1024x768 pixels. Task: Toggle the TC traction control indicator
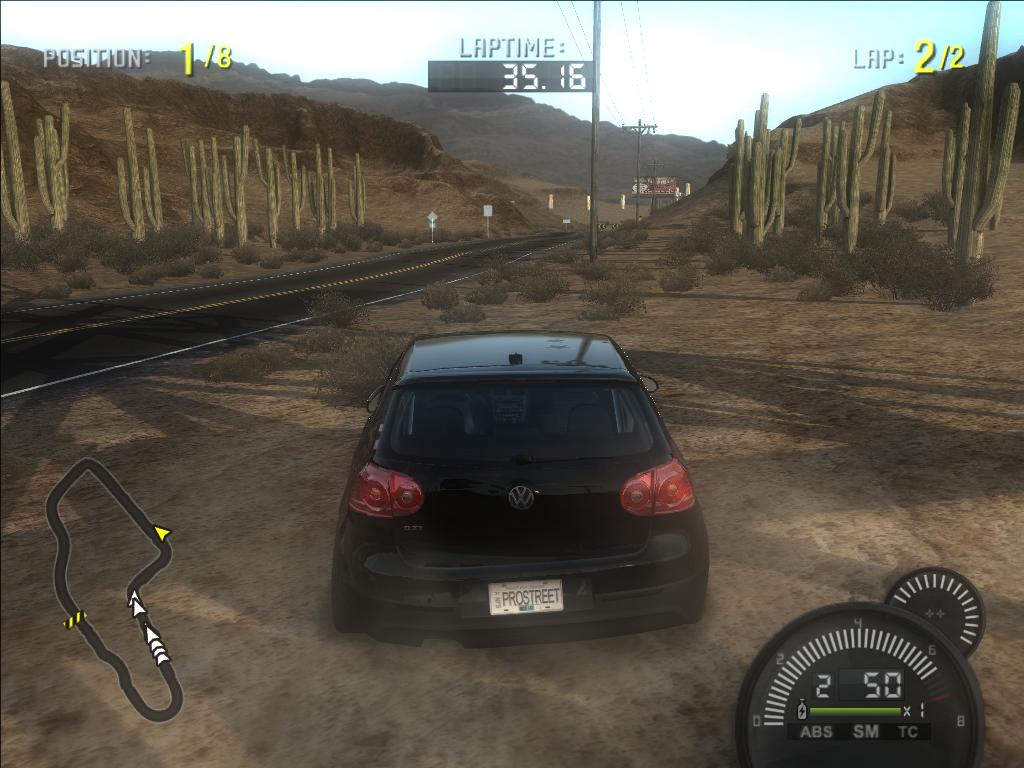pyautogui.click(x=908, y=732)
